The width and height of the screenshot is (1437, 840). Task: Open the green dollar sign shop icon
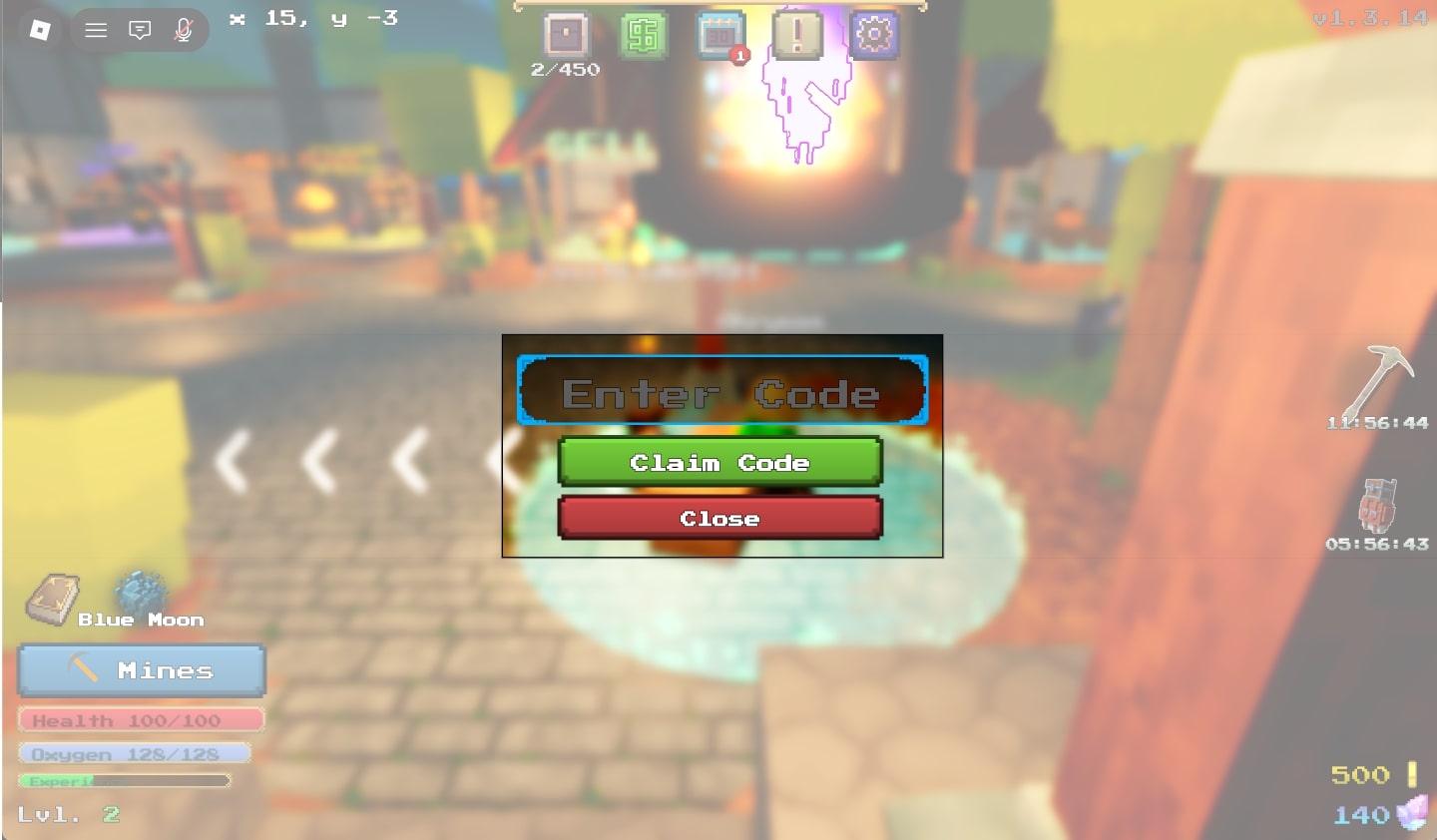tap(644, 33)
